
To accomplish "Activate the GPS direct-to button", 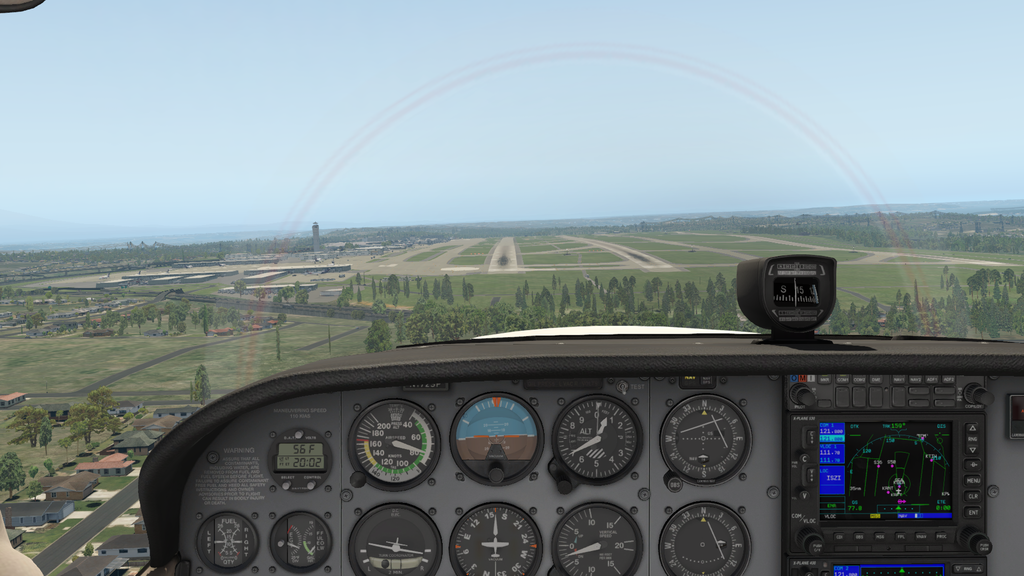I will pos(972,465).
